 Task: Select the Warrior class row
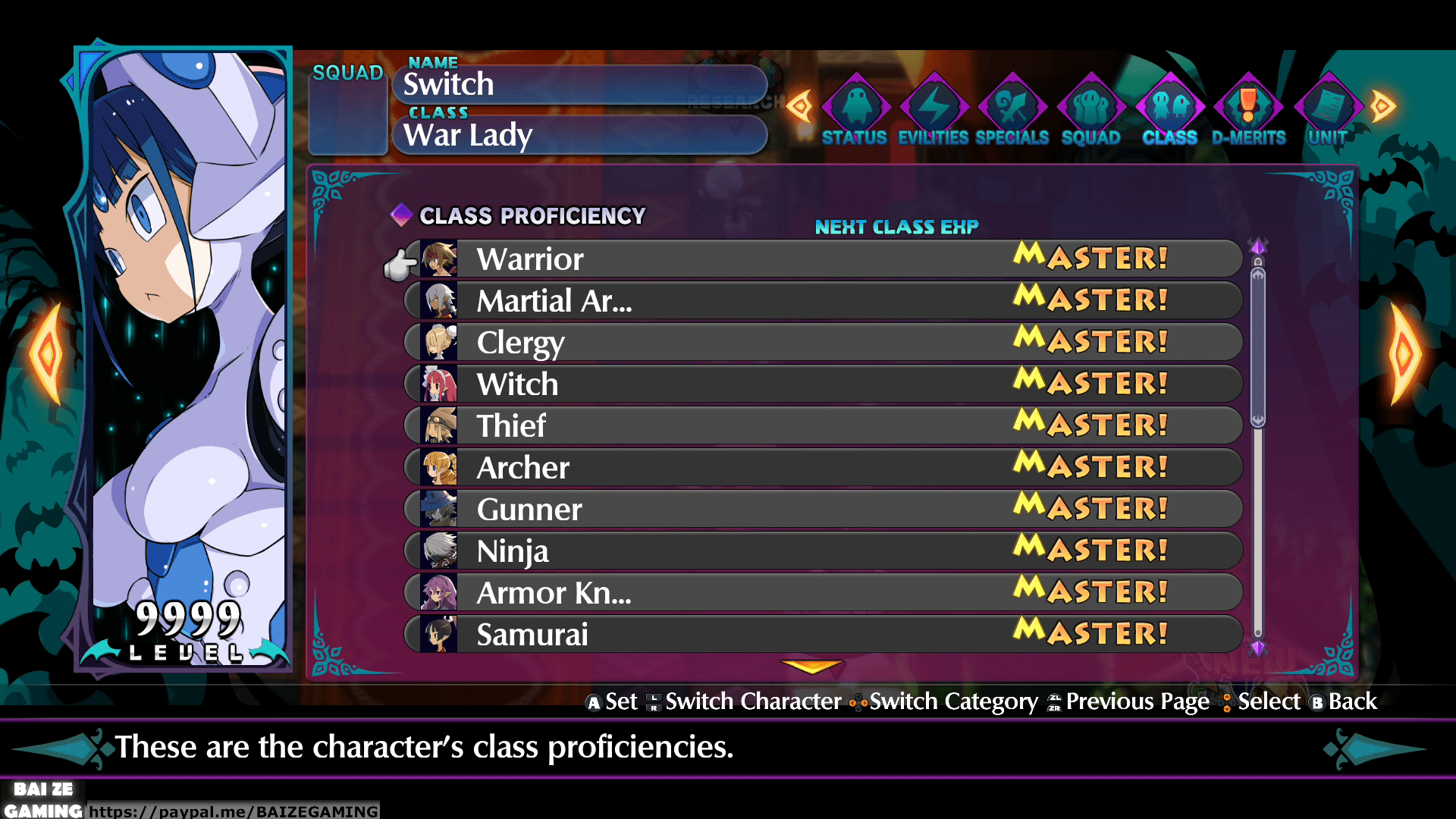pos(823,259)
